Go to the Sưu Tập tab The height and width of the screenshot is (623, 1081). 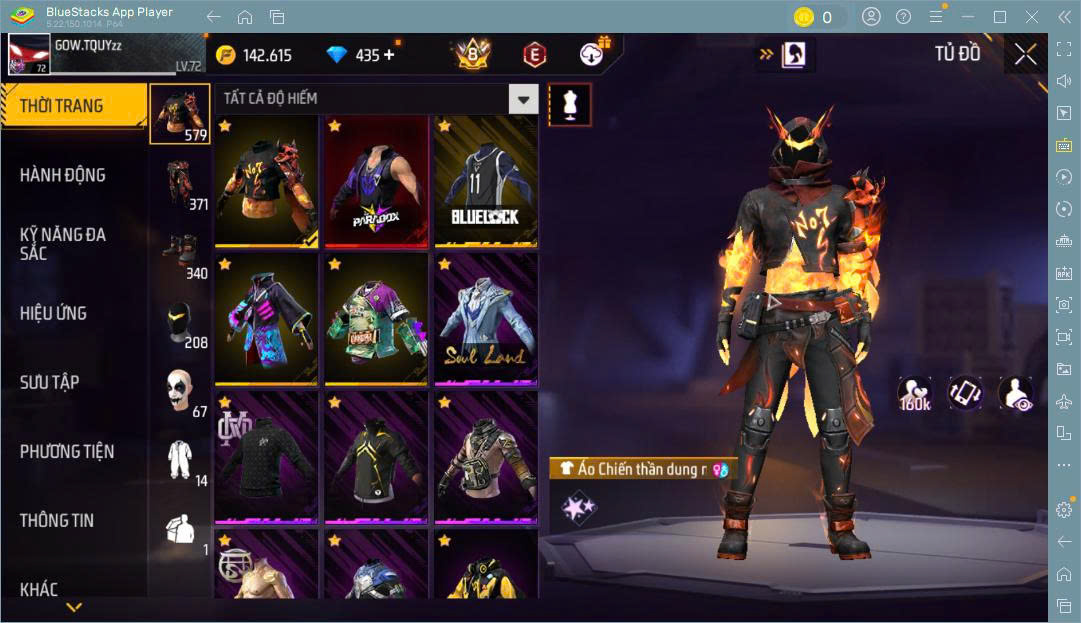click(x=50, y=382)
